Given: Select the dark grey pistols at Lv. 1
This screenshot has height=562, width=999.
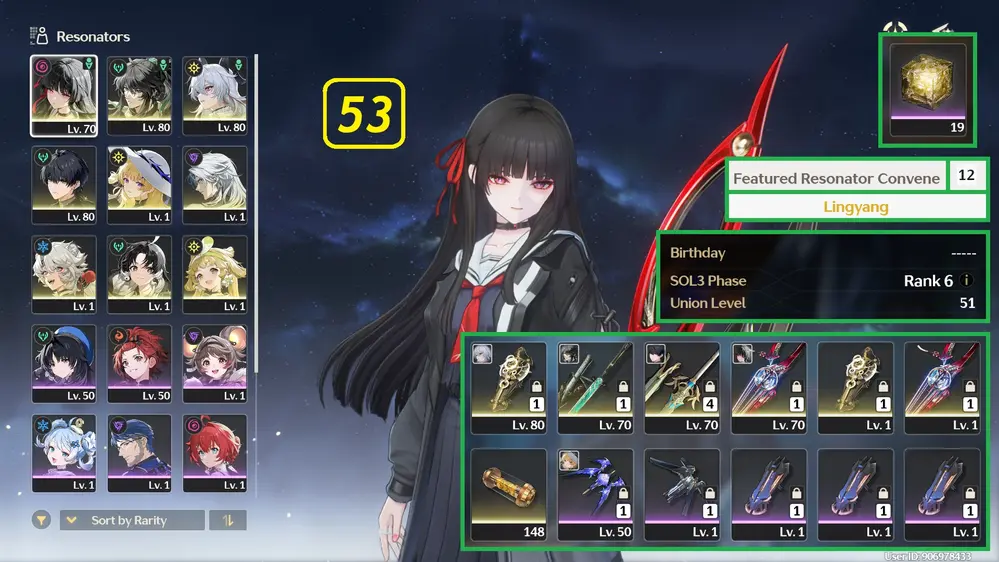Looking at the screenshot, I should pos(681,494).
